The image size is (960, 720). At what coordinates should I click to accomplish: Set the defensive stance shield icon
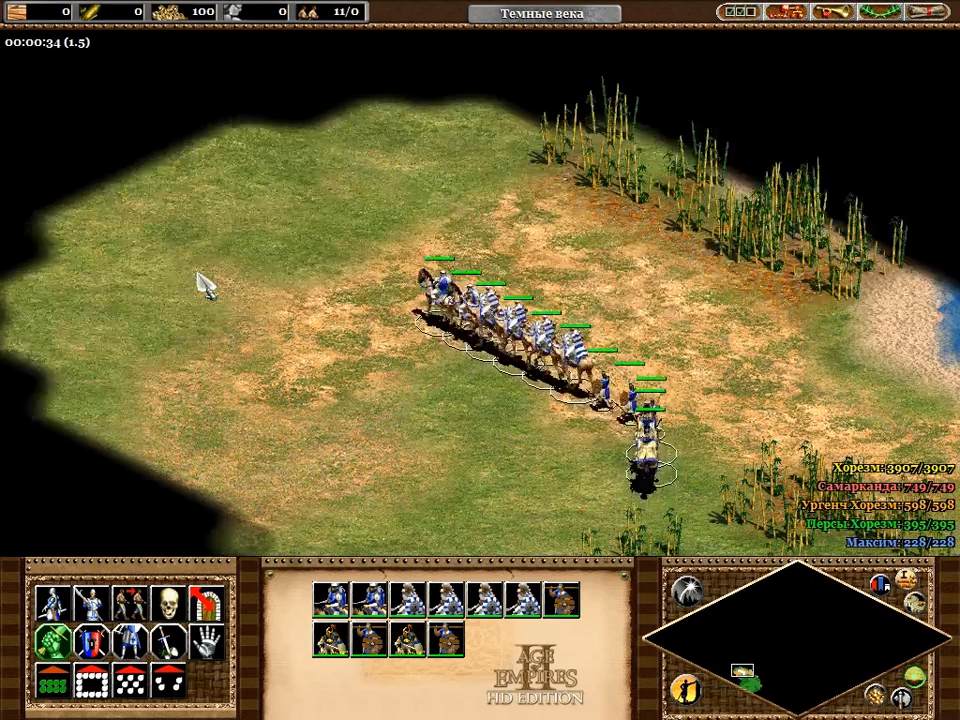pos(90,642)
